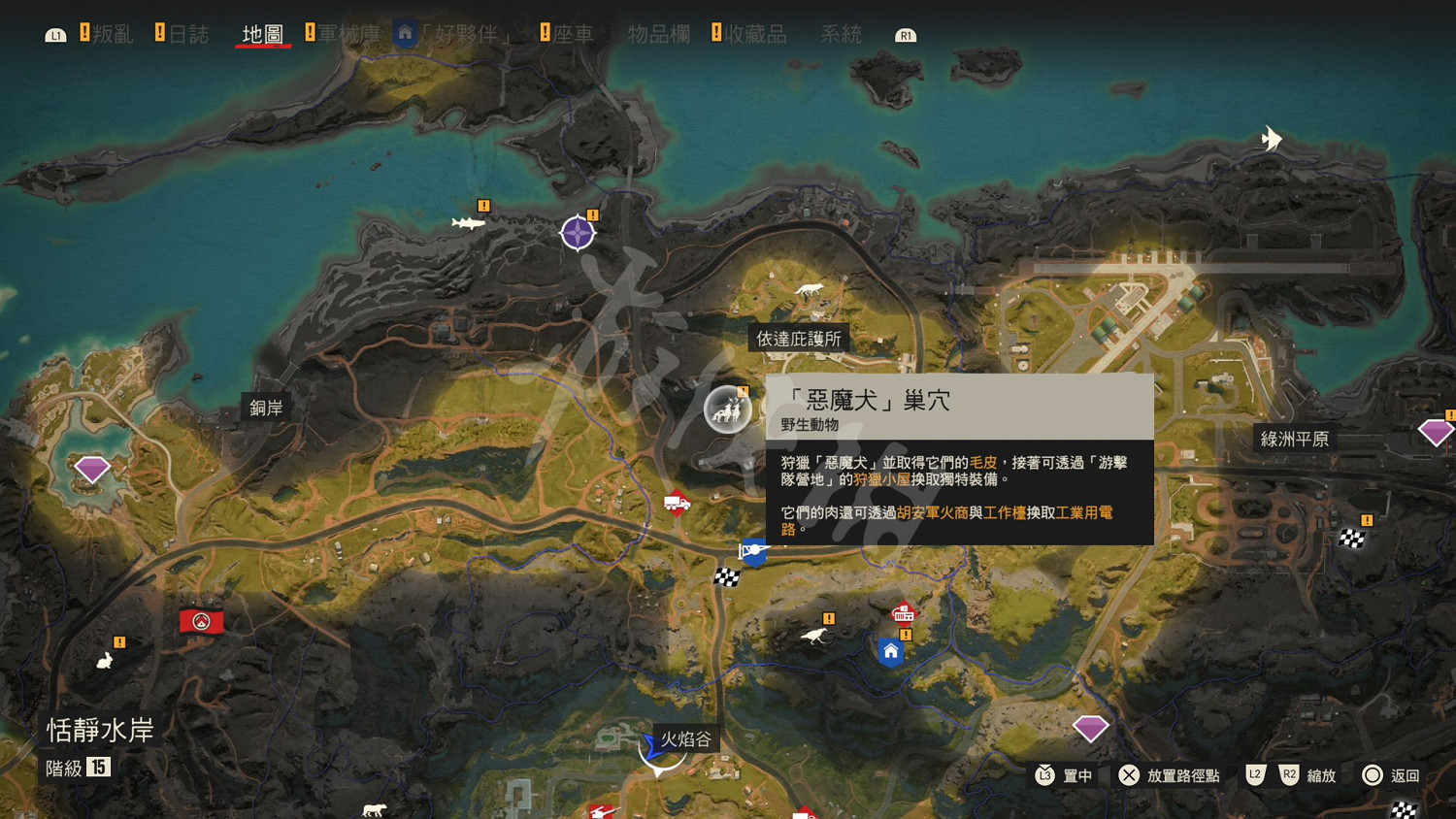The image size is (1456, 819).
Task: Click the purple compass fast travel marker on the north road
Action: tap(578, 232)
